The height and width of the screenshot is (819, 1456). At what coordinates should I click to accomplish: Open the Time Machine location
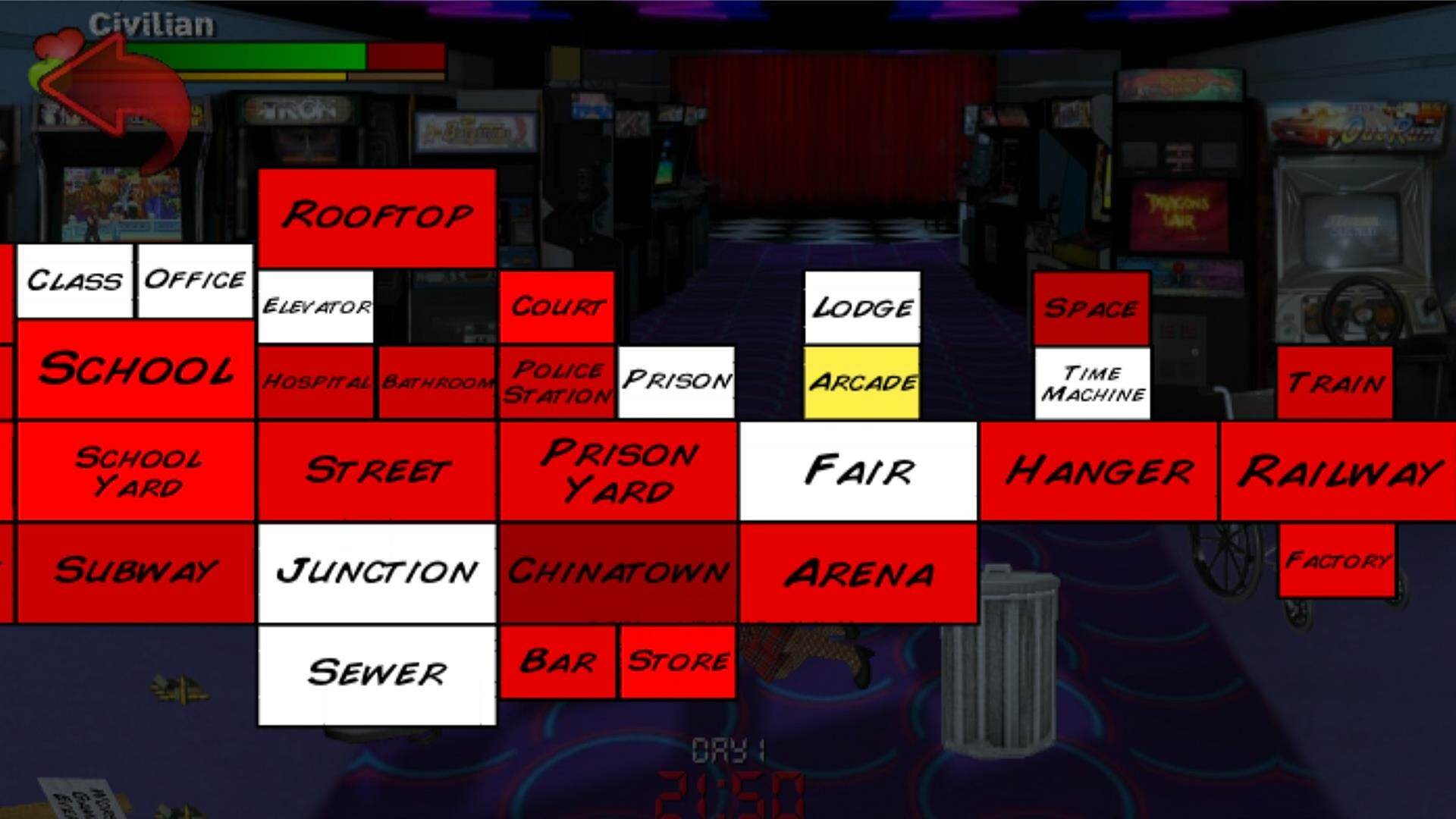tap(1093, 383)
